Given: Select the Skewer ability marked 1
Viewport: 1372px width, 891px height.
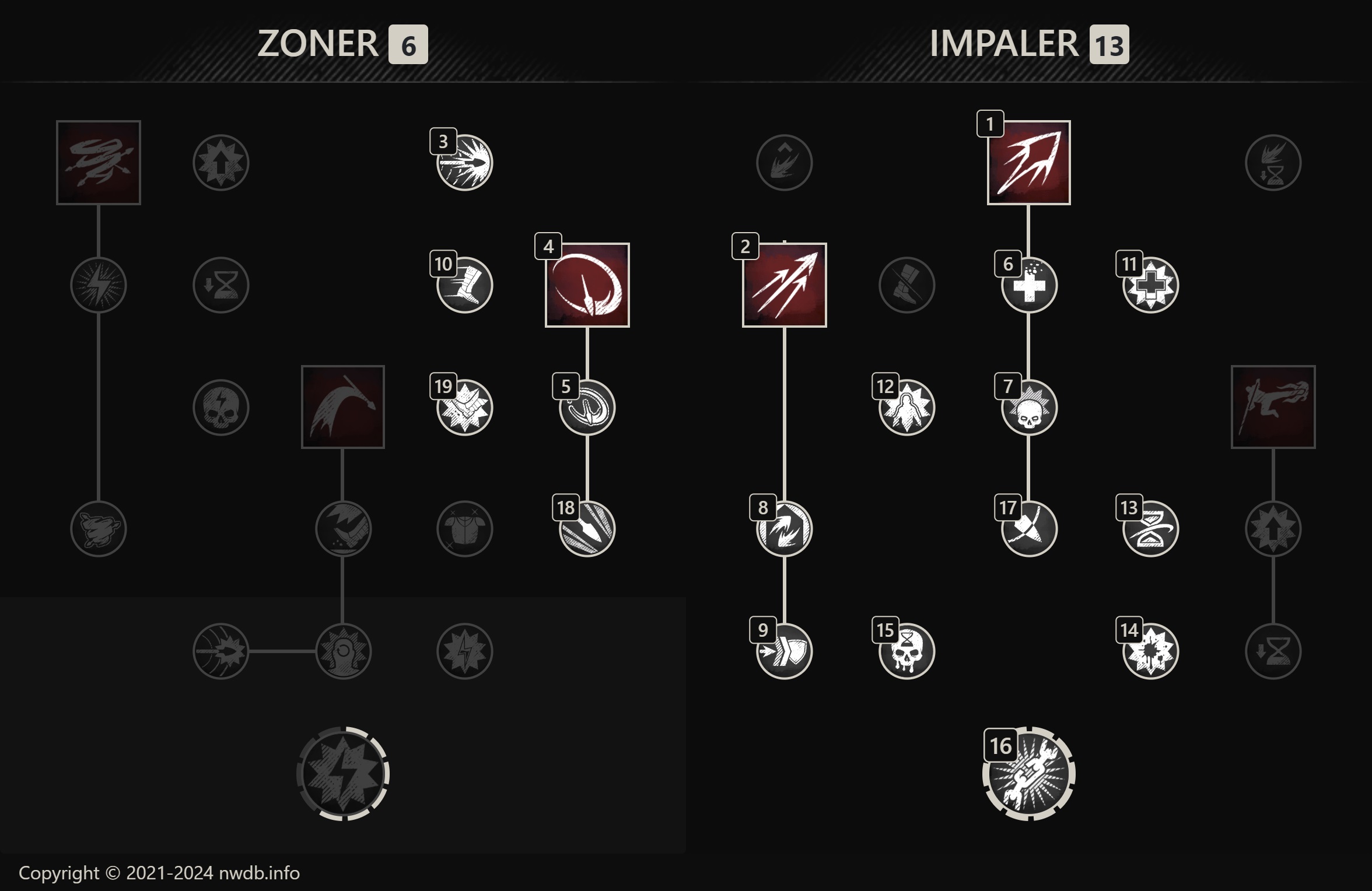Looking at the screenshot, I should tap(1030, 164).
